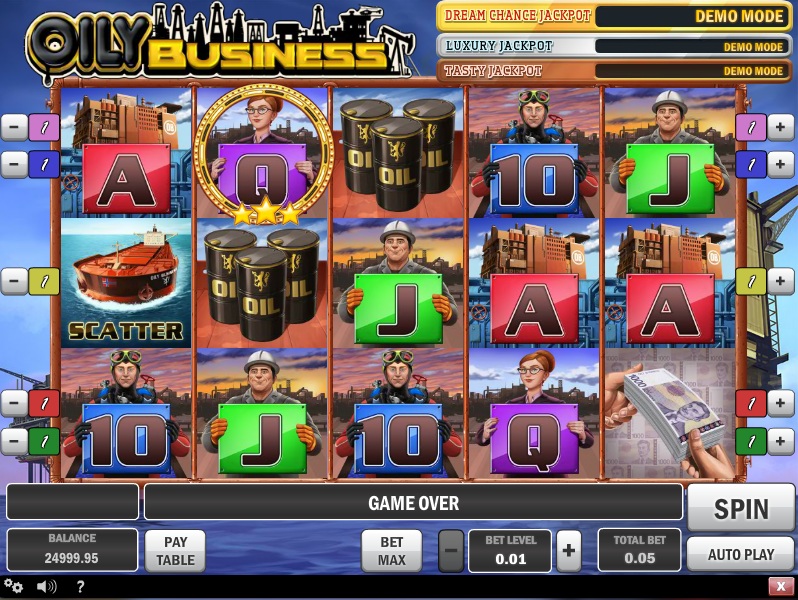Increase the bet level with plus
Image resolution: width=798 pixels, height=600 pixels.
pos(568,550)
